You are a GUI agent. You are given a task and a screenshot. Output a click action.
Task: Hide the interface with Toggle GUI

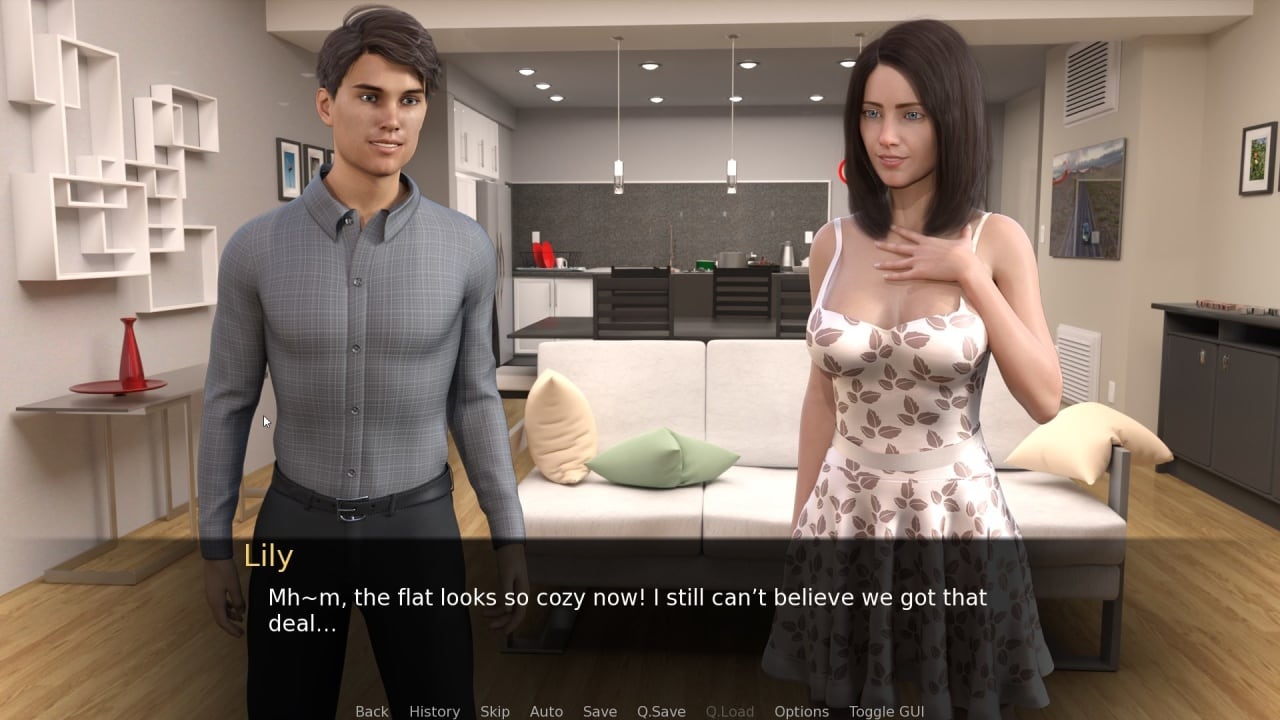tap(886, 711)
